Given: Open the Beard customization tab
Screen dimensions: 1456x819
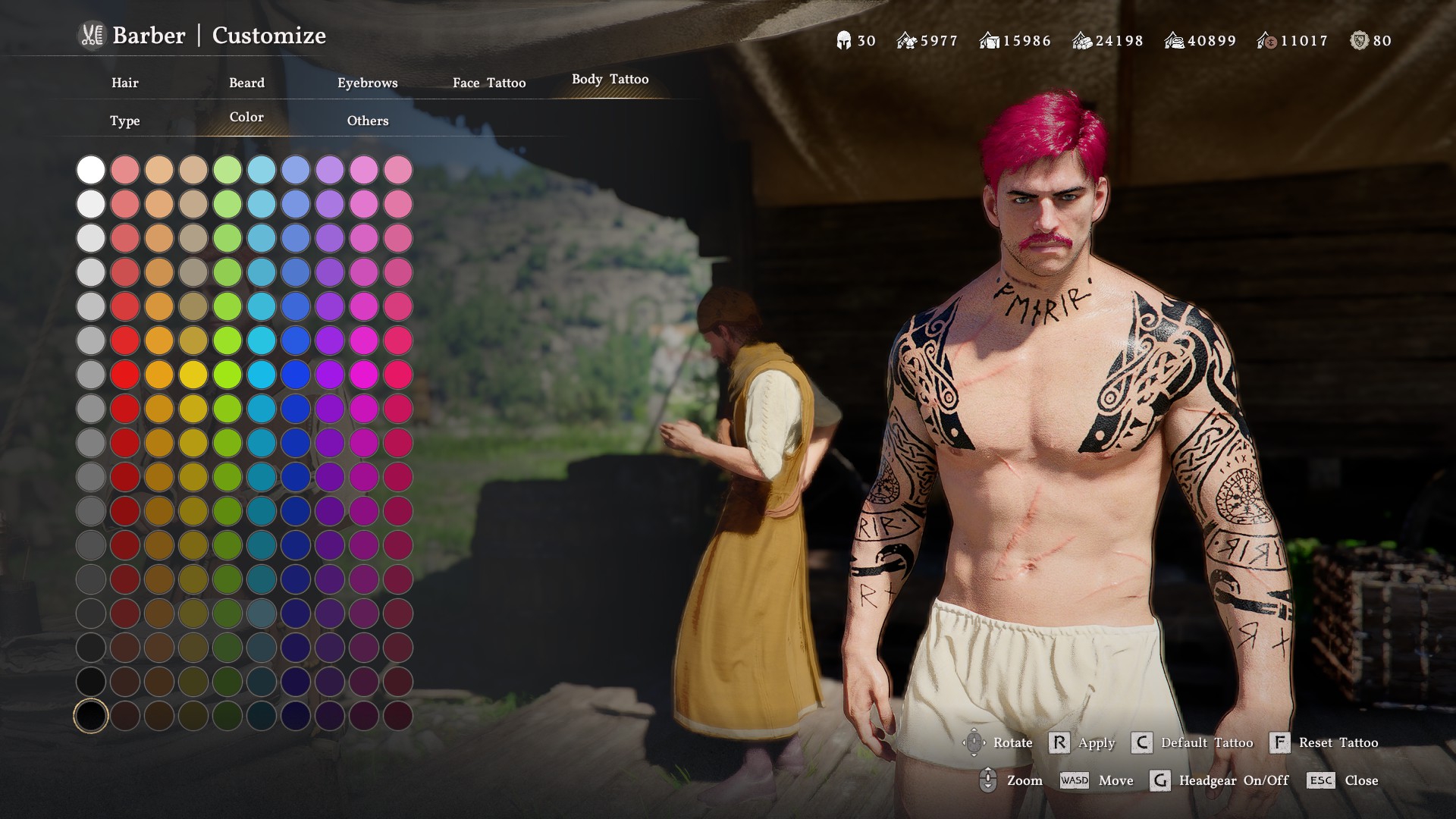Looking at the screenshot, I should pyautogui.click(x=246, y=83).
